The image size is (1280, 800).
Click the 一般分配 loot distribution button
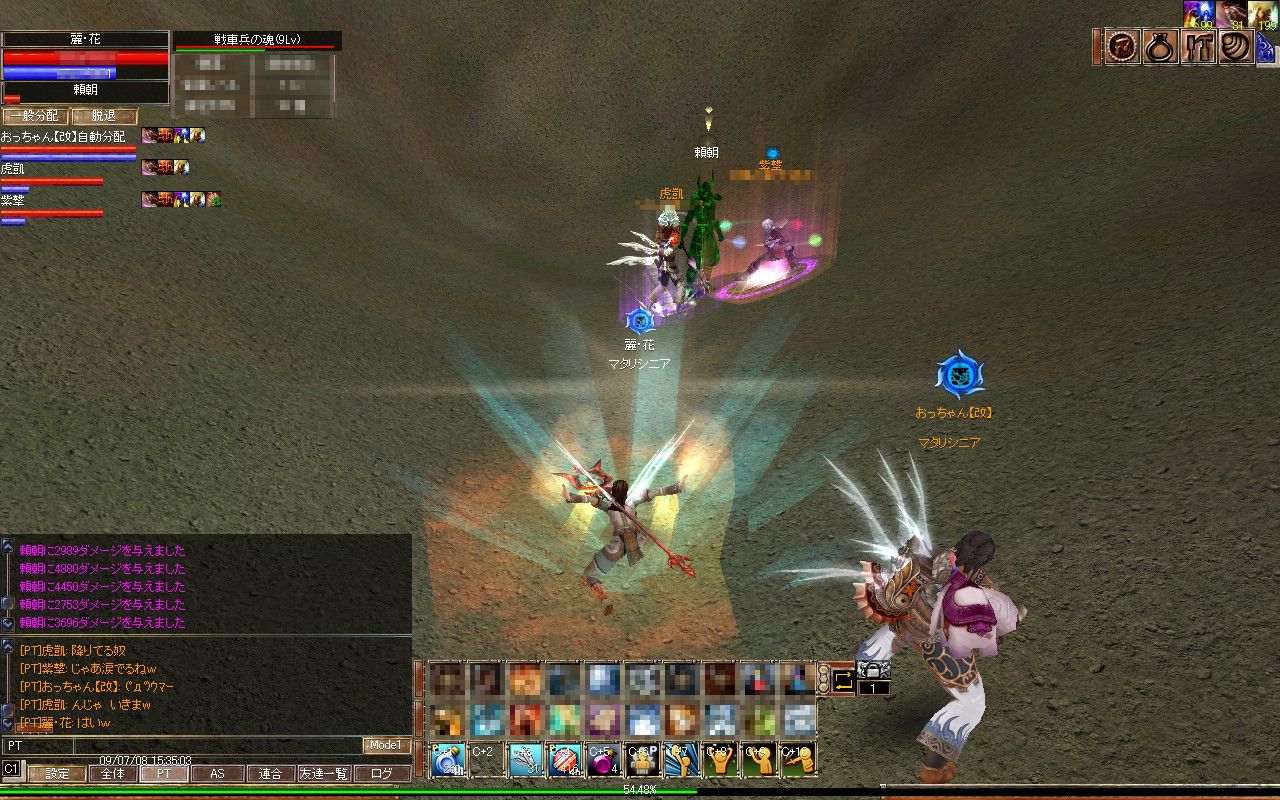[x=35, y=116]
